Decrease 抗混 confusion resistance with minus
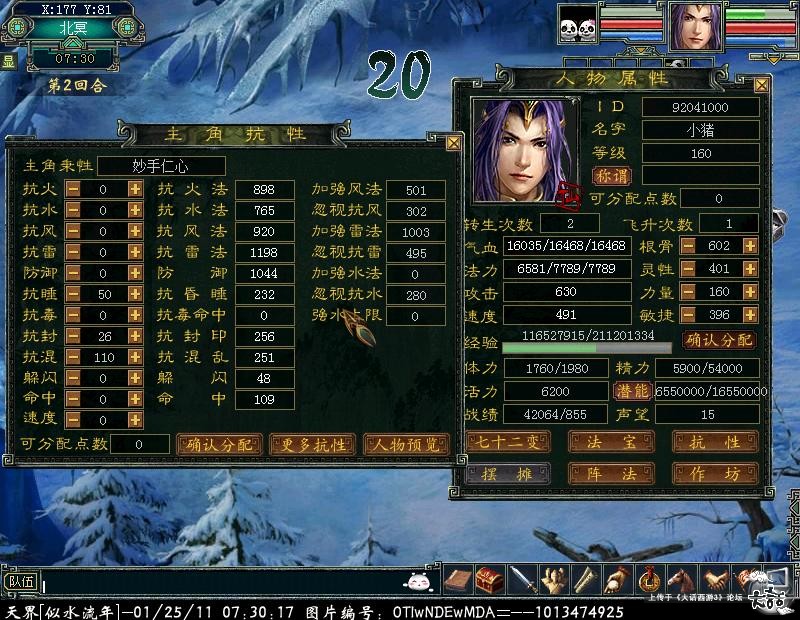The image size is (800, 620). [x=74, y=357]
